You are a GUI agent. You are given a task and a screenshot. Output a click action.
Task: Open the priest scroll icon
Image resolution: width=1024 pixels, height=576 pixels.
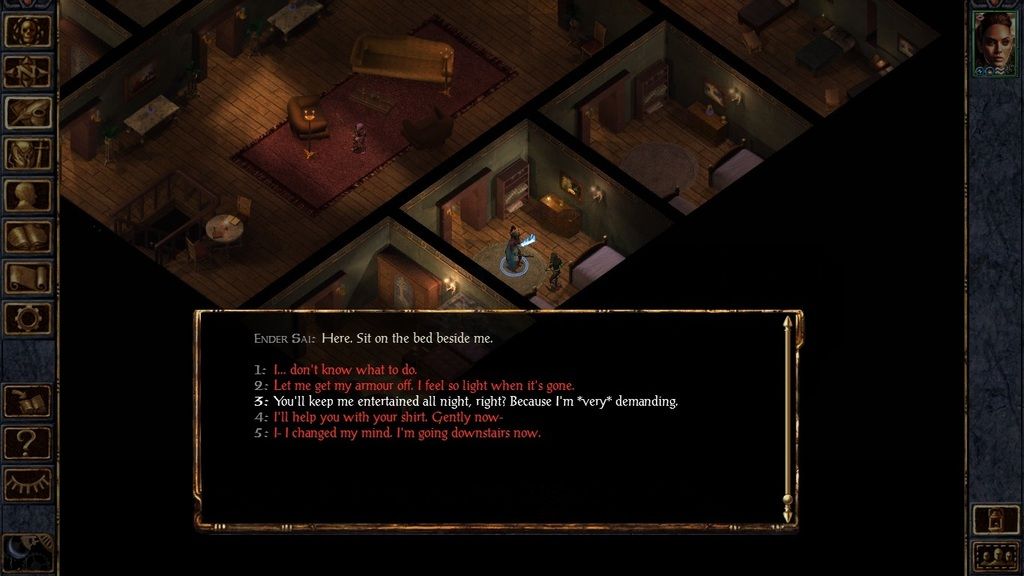click(28, 278)
